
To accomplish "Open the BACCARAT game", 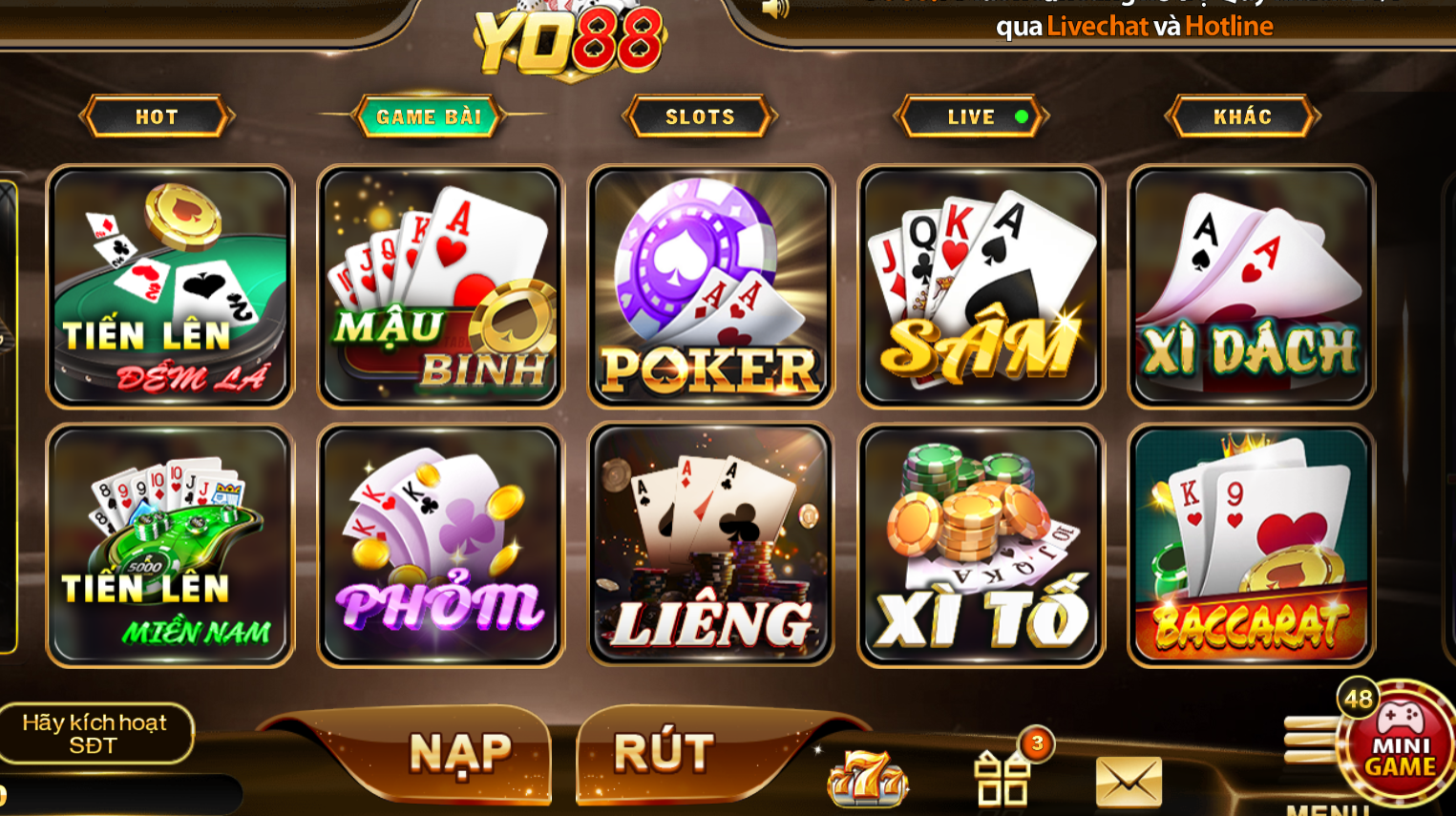I will click(x=1251, y=546).
